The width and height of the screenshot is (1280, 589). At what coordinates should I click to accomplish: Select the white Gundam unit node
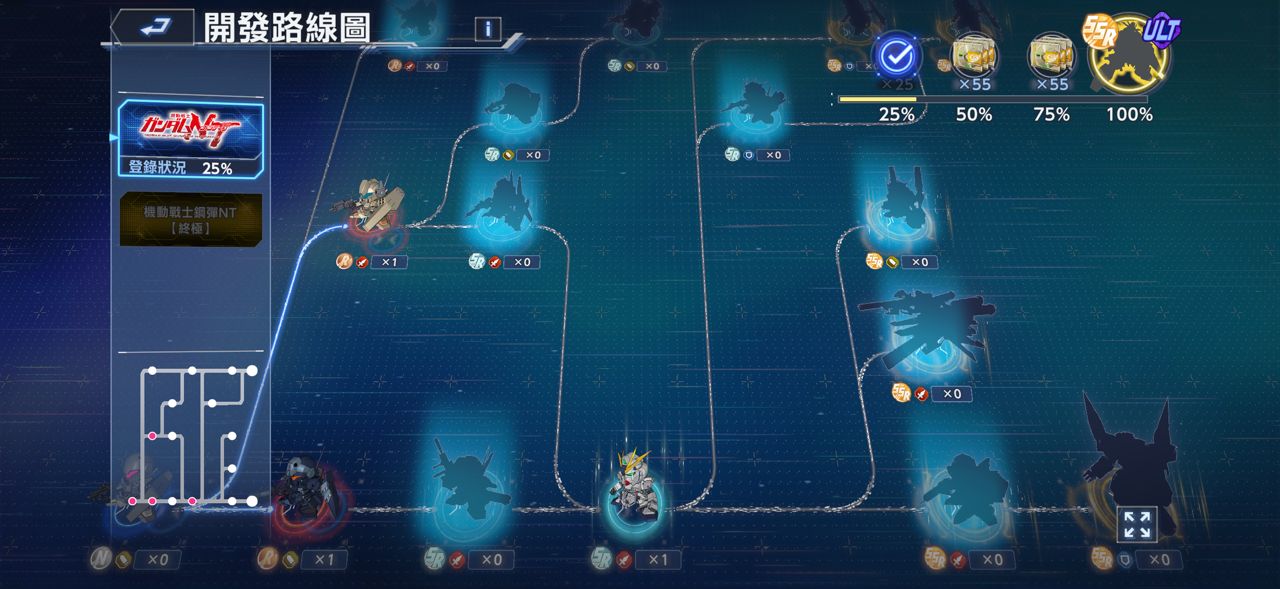[635, 486]
